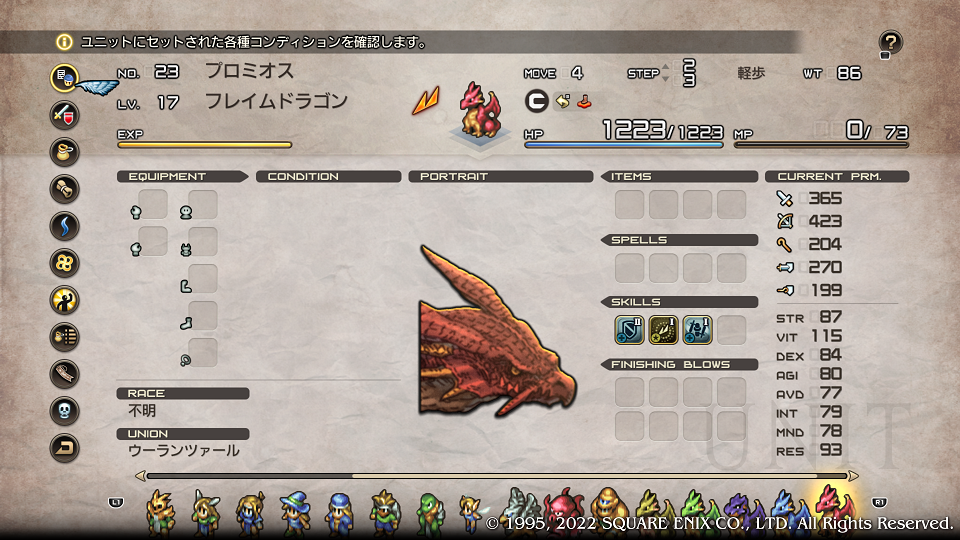Open the coin pouch sidebar icon
The image size is (960, 540).
(65, 151)
